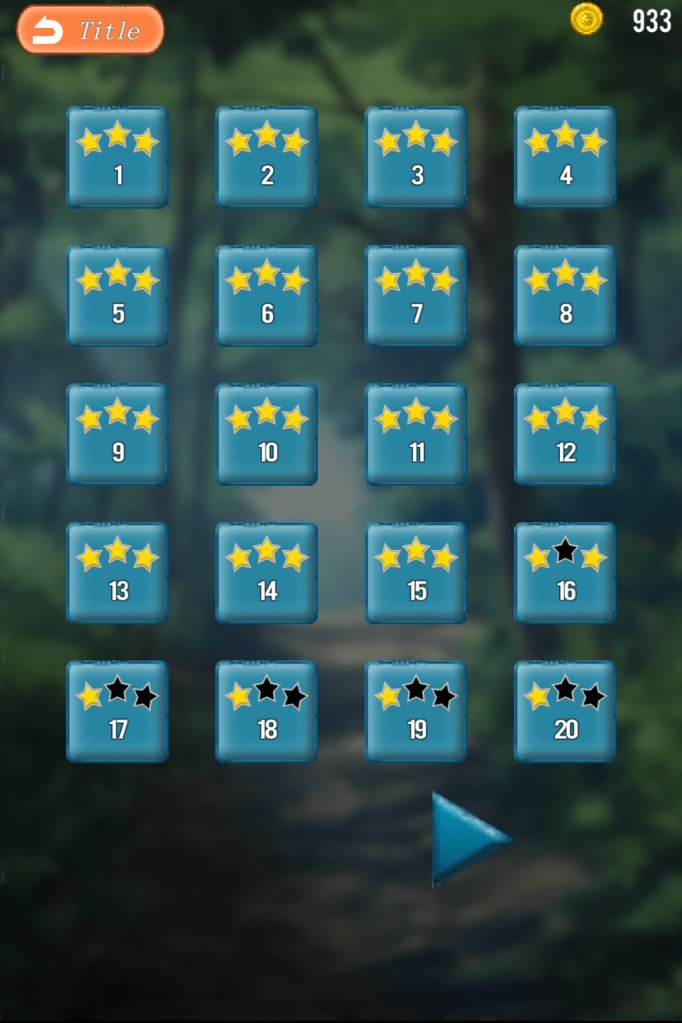Select level 1 tile
Screen dimensions: 682x1023
pos(117,157)
